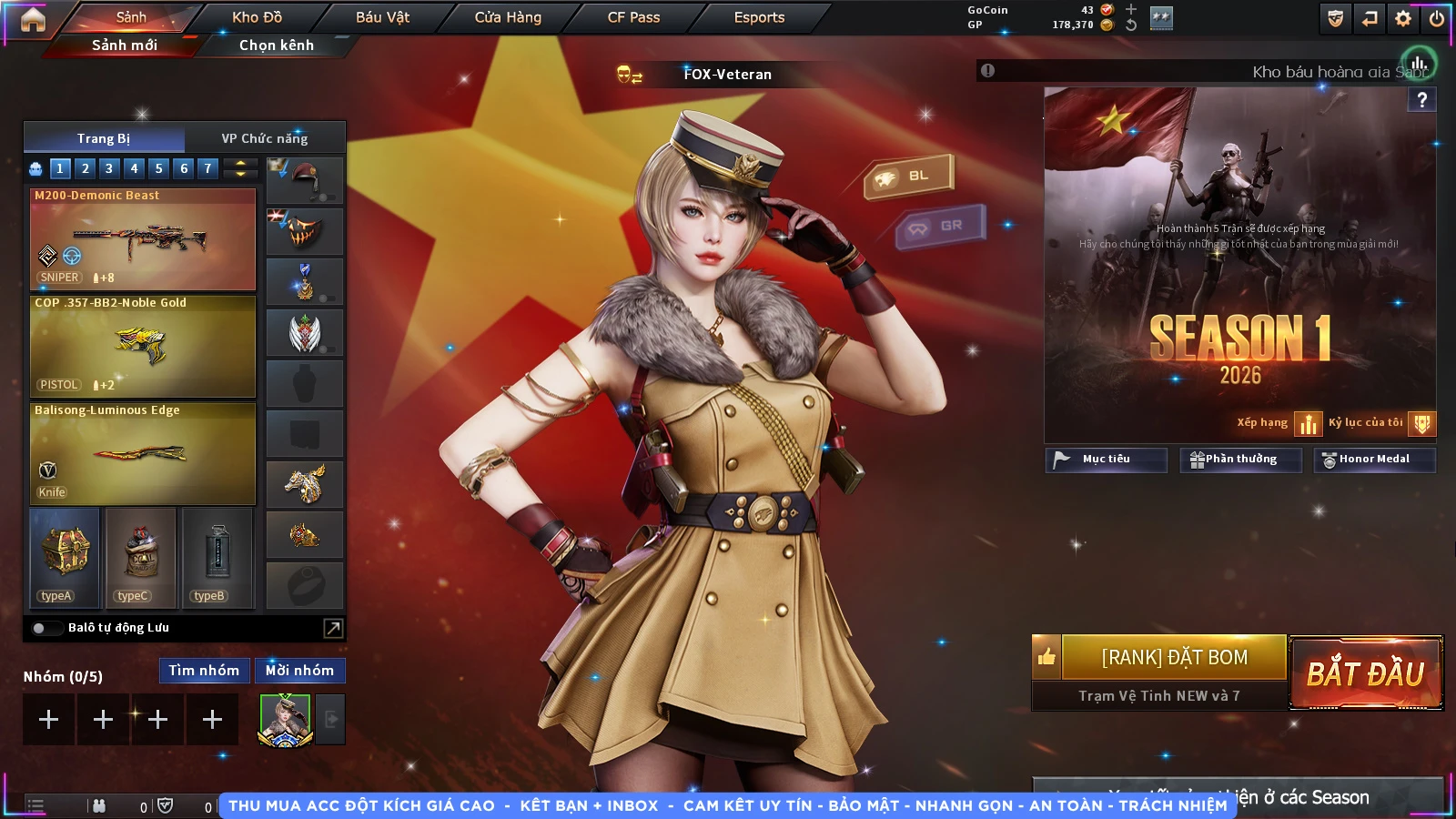
Task: Select the COP .357 Noble Gold pistol
Action: click(143, 347)
